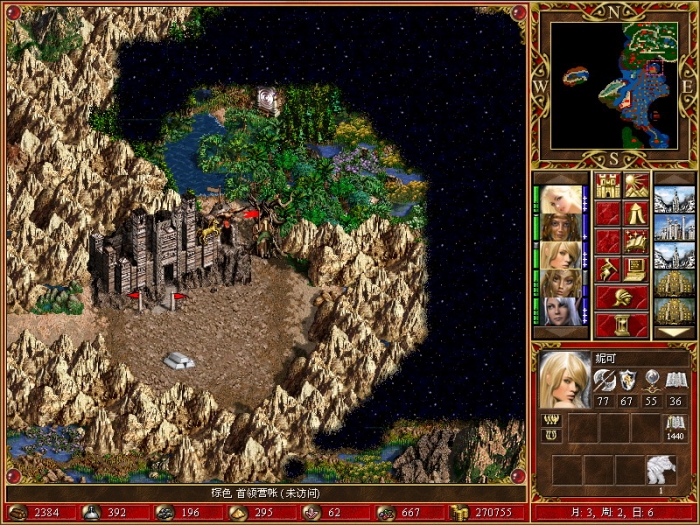Viewport: 700px width, 525px height.
Task: End the turn with hourglass button
Action: point(621,324)
